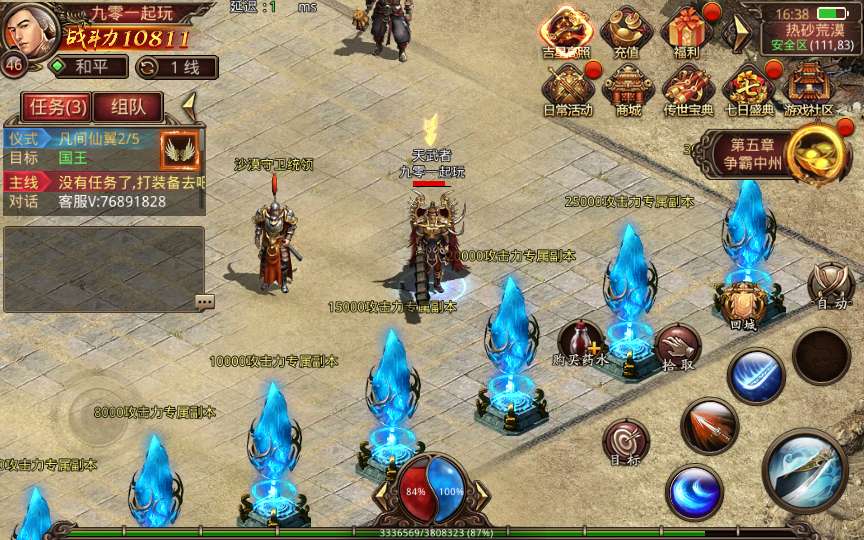Select the 任务(3) quest tab

(56, 107)
